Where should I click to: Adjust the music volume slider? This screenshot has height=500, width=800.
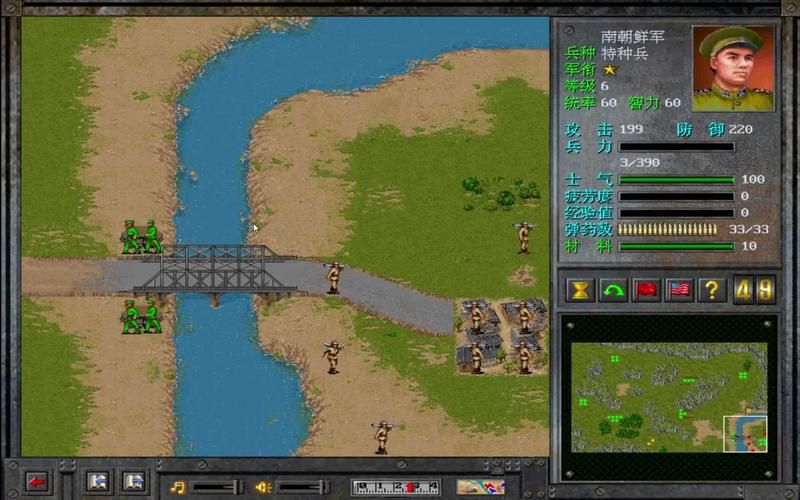point(216,487)
